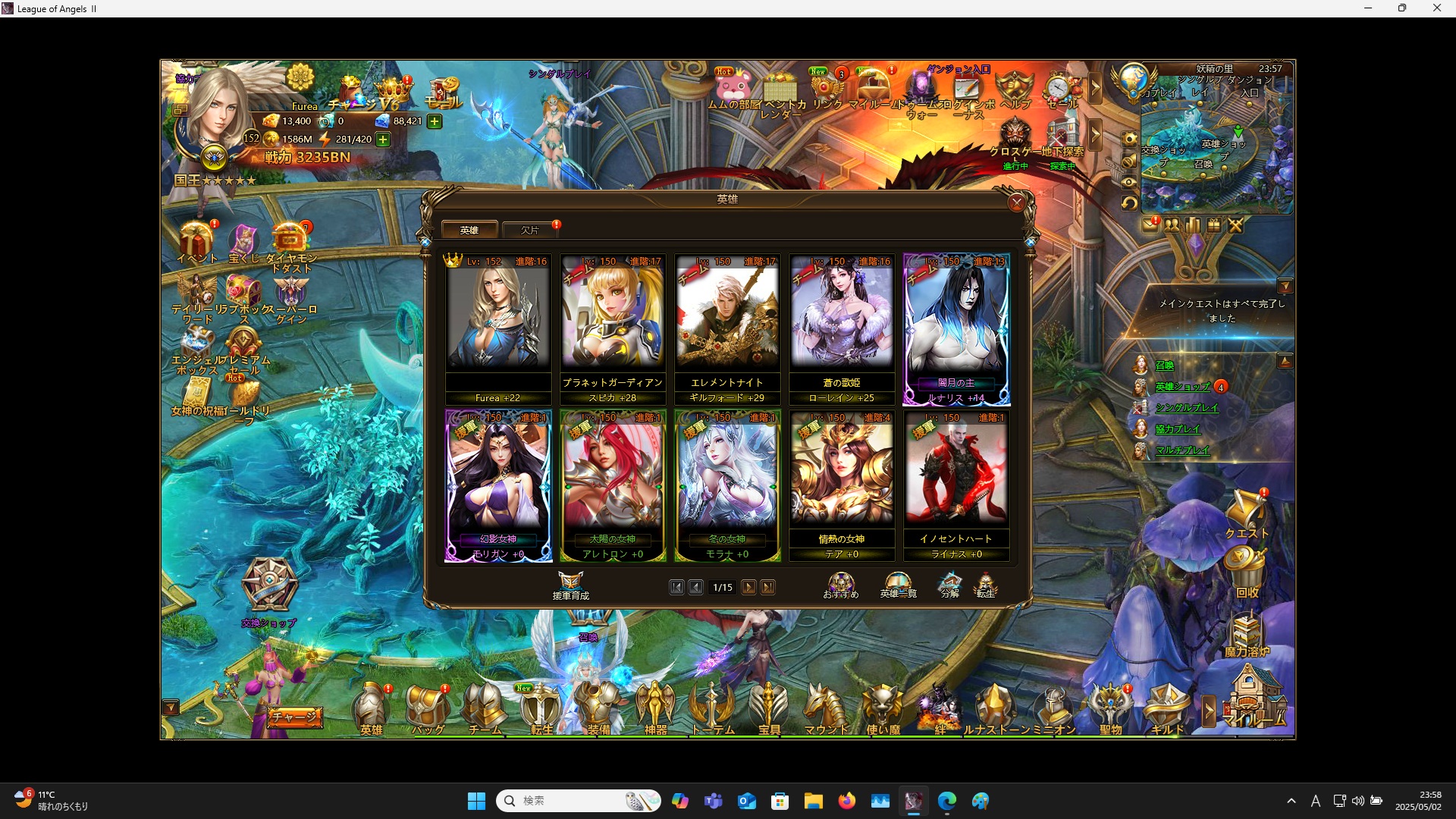The height and width of the screenshot is (819, 1456).
Task: Open the おすすめ recommended heroes icon
Action: tap(840, 582)
